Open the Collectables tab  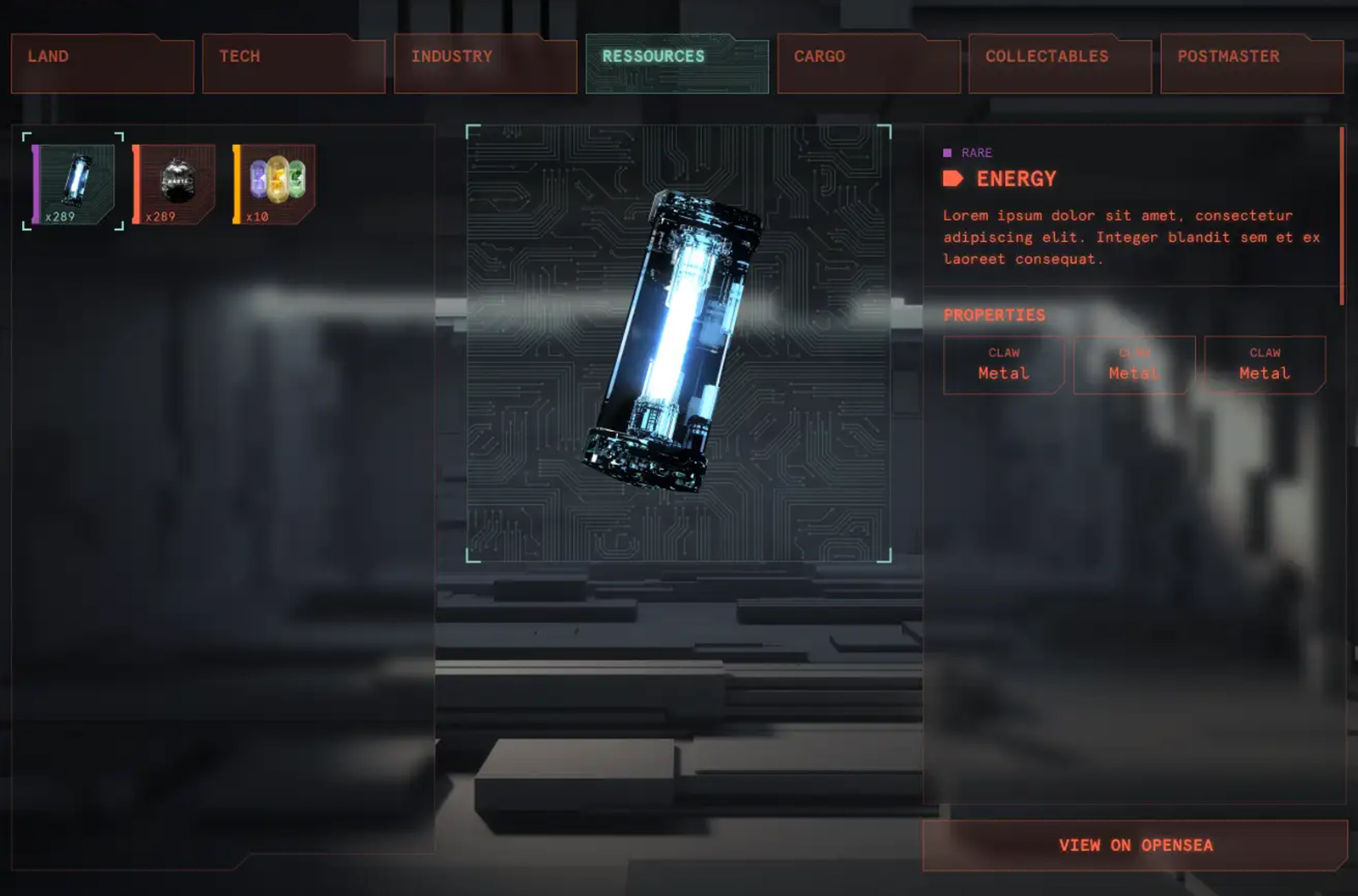click(x=1060, y=64)
